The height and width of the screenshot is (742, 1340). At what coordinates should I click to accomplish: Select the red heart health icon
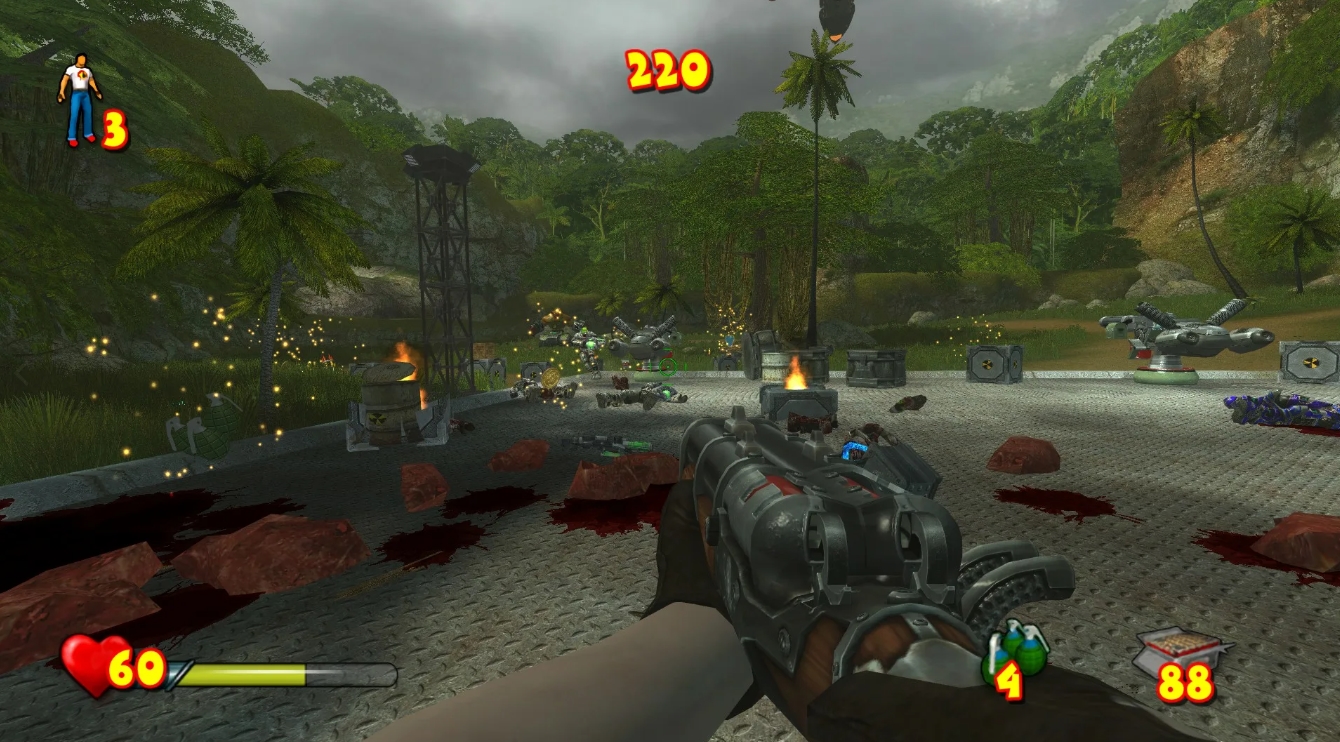tap(85, 661)
